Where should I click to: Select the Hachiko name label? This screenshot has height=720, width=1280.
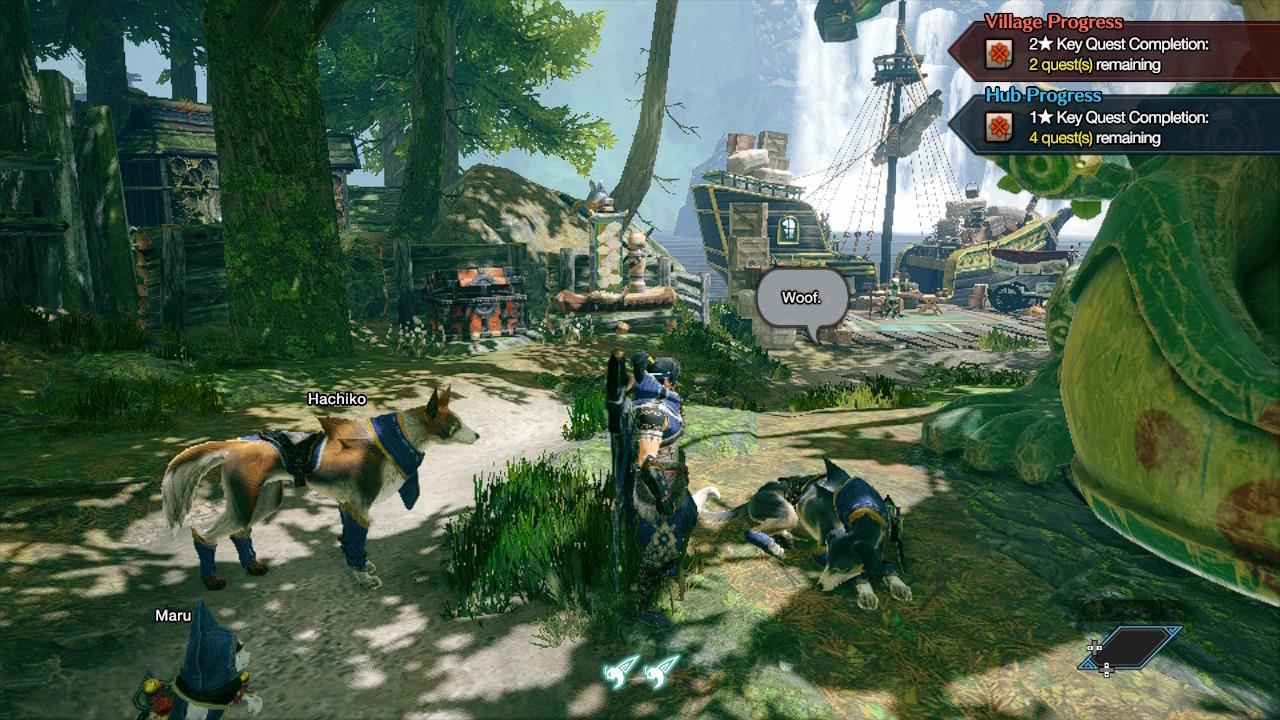click(336, 399)
